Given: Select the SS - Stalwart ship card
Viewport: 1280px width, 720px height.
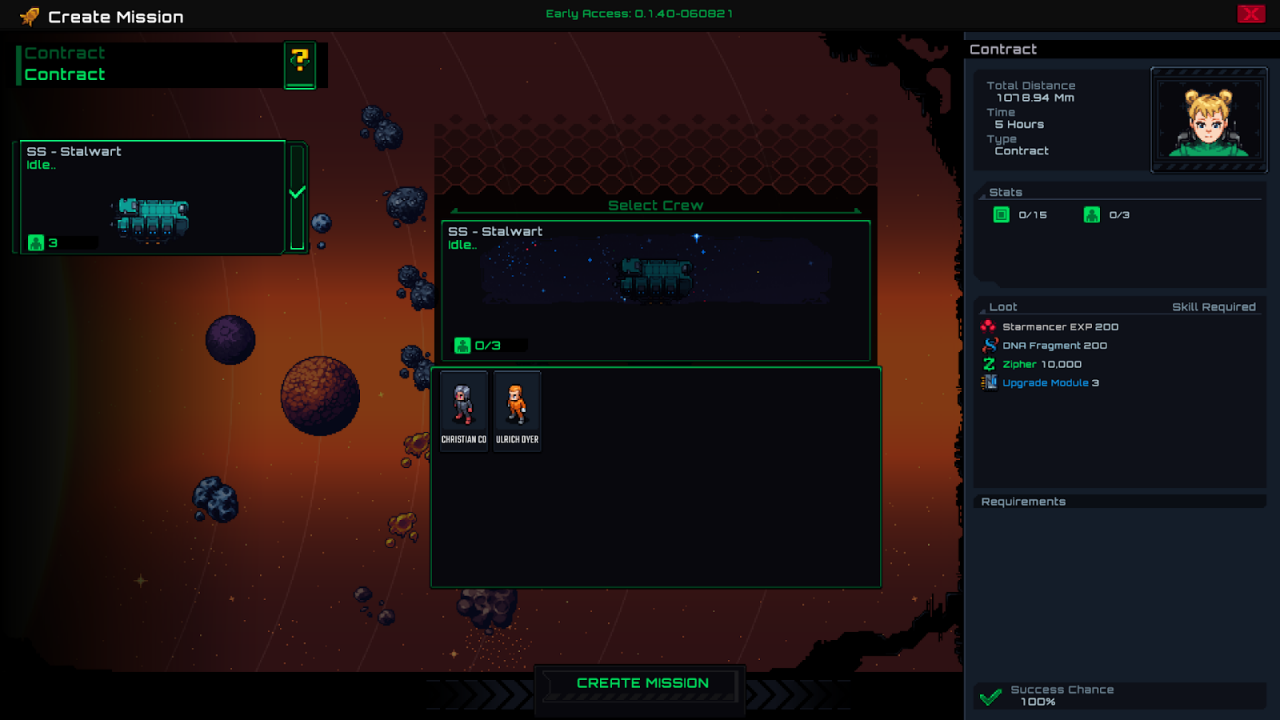Looking at the screenshot, I should pos(152,198).
